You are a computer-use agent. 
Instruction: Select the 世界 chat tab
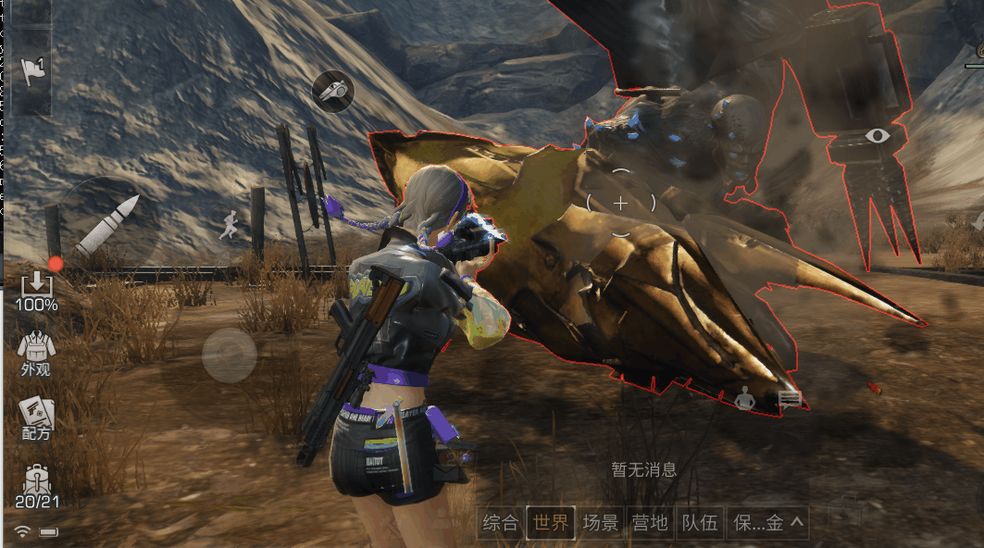(x=551, y=521)
